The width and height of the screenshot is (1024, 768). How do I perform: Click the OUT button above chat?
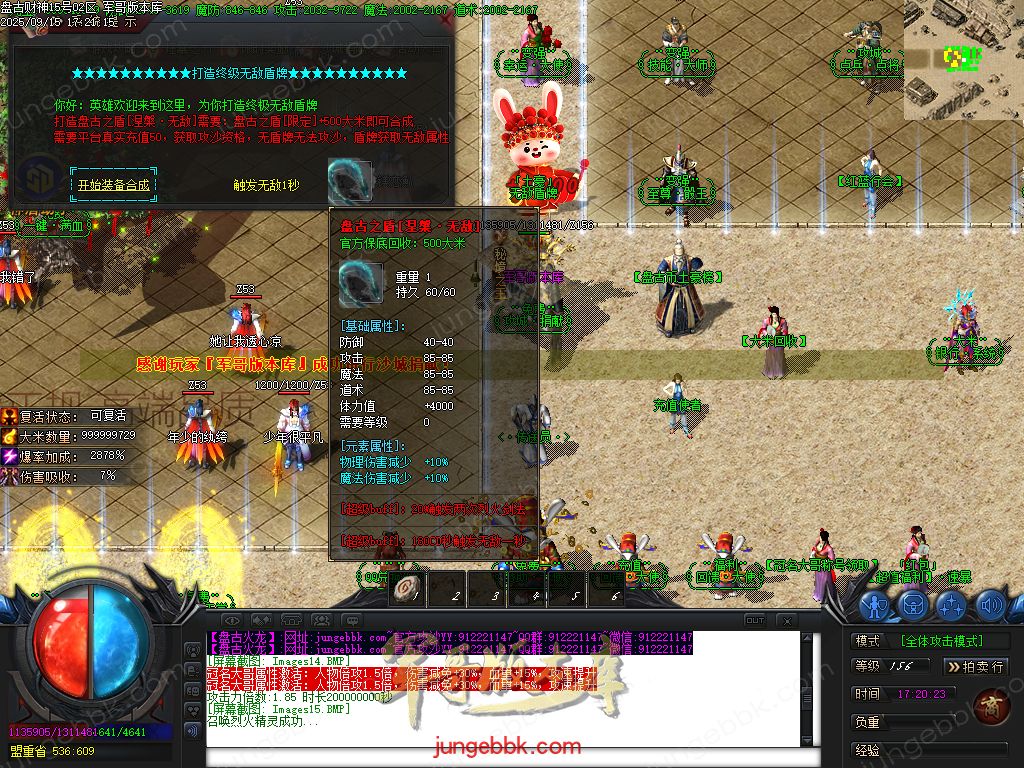[755, 621]
